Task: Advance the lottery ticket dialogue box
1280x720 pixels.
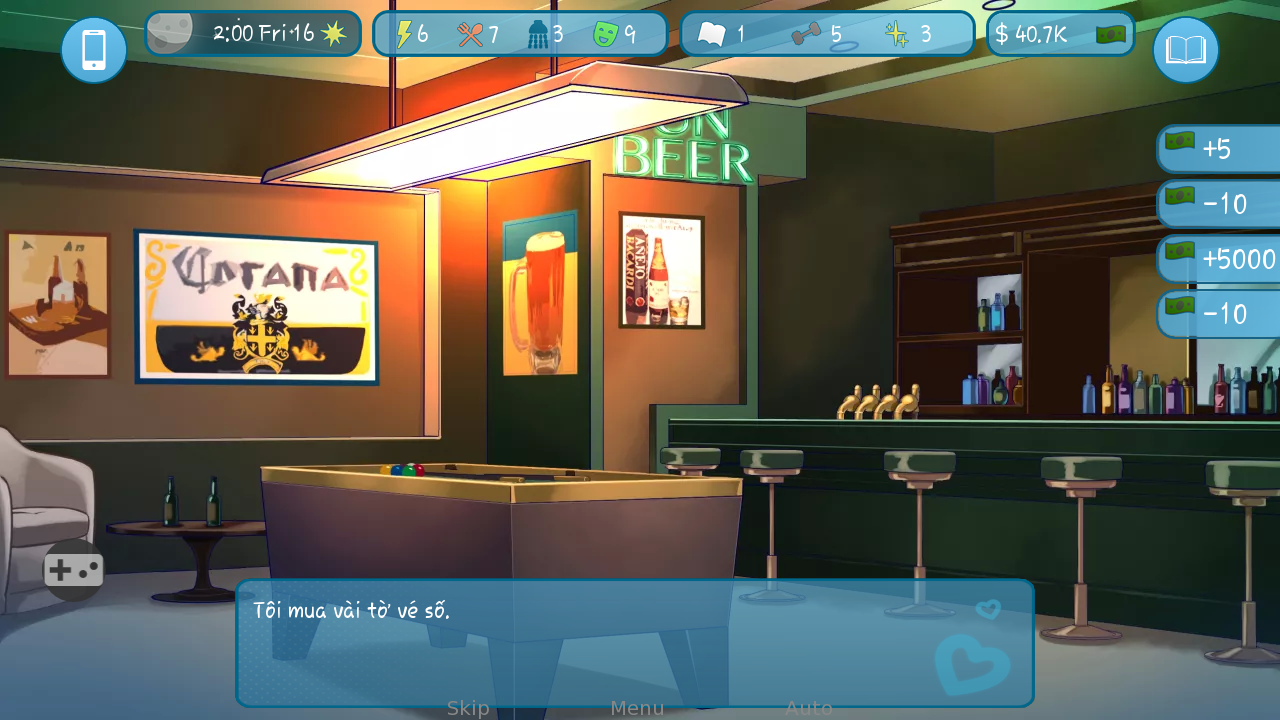Action: pos(600,642)
